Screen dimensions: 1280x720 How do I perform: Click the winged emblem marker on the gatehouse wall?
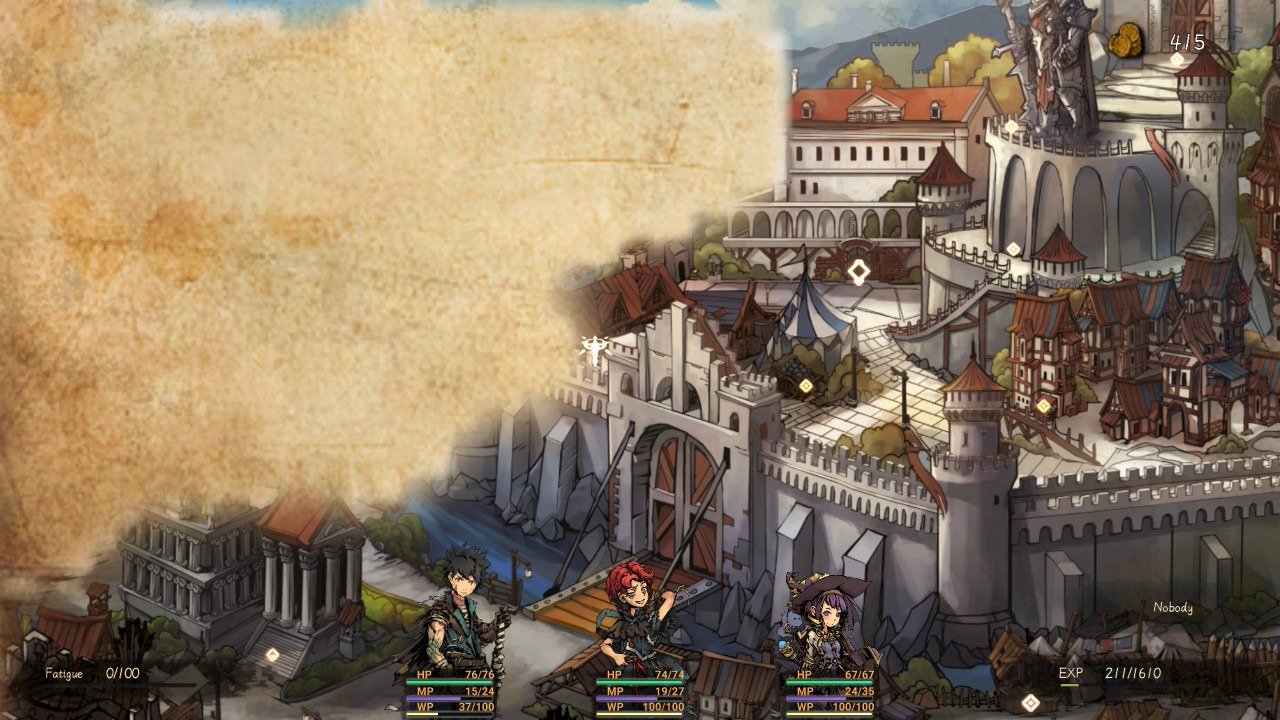pos(594,349)
